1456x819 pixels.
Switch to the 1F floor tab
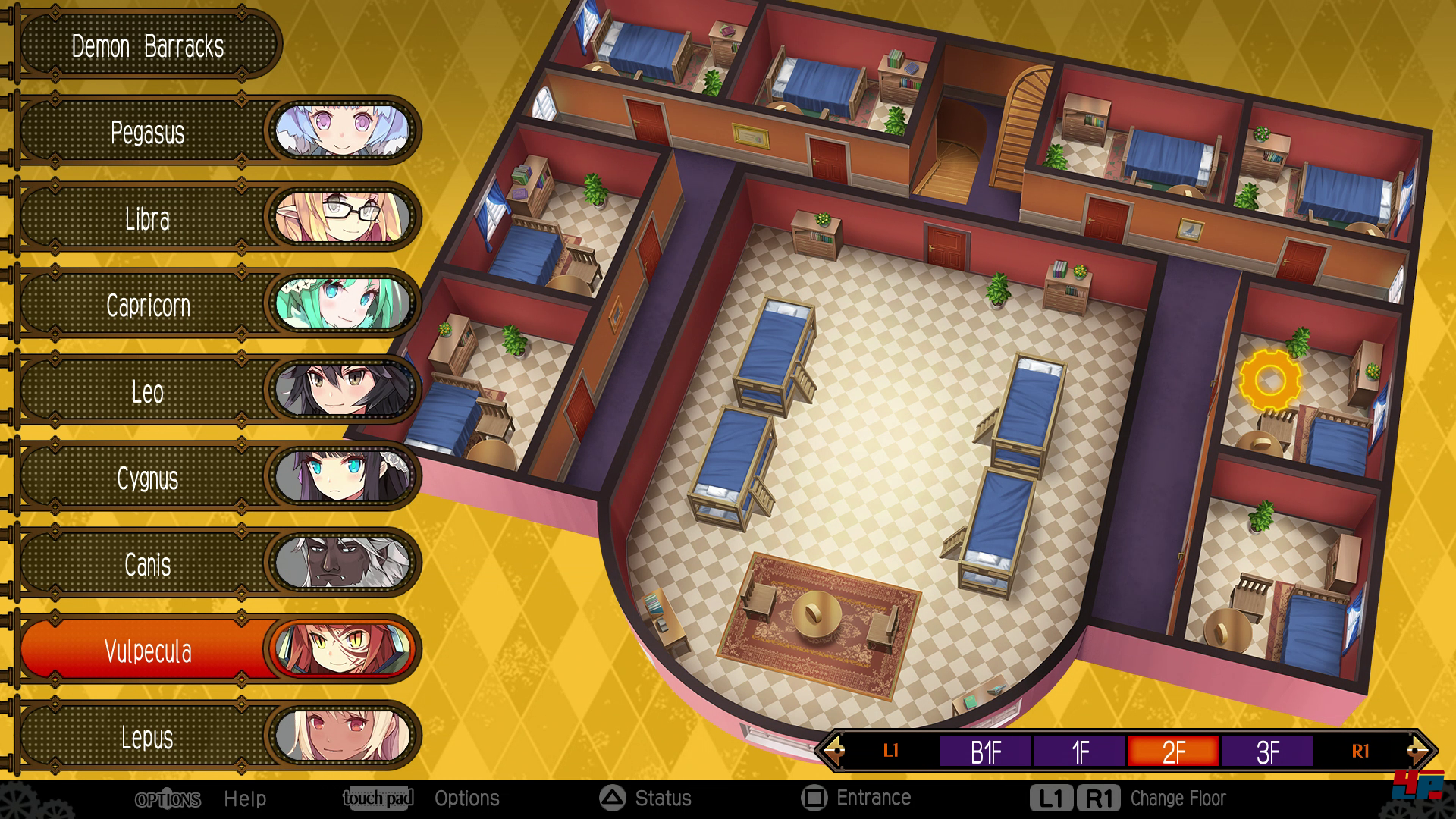[1080, 752]
